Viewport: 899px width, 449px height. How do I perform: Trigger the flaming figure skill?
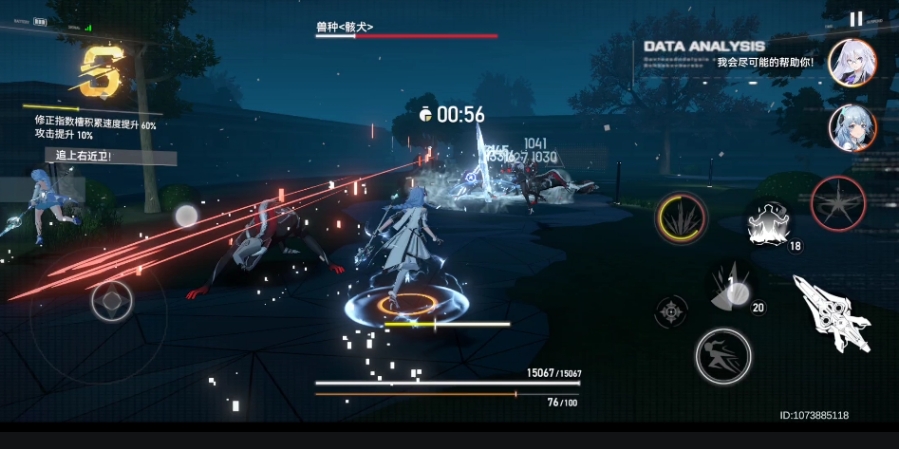(769, 222)
